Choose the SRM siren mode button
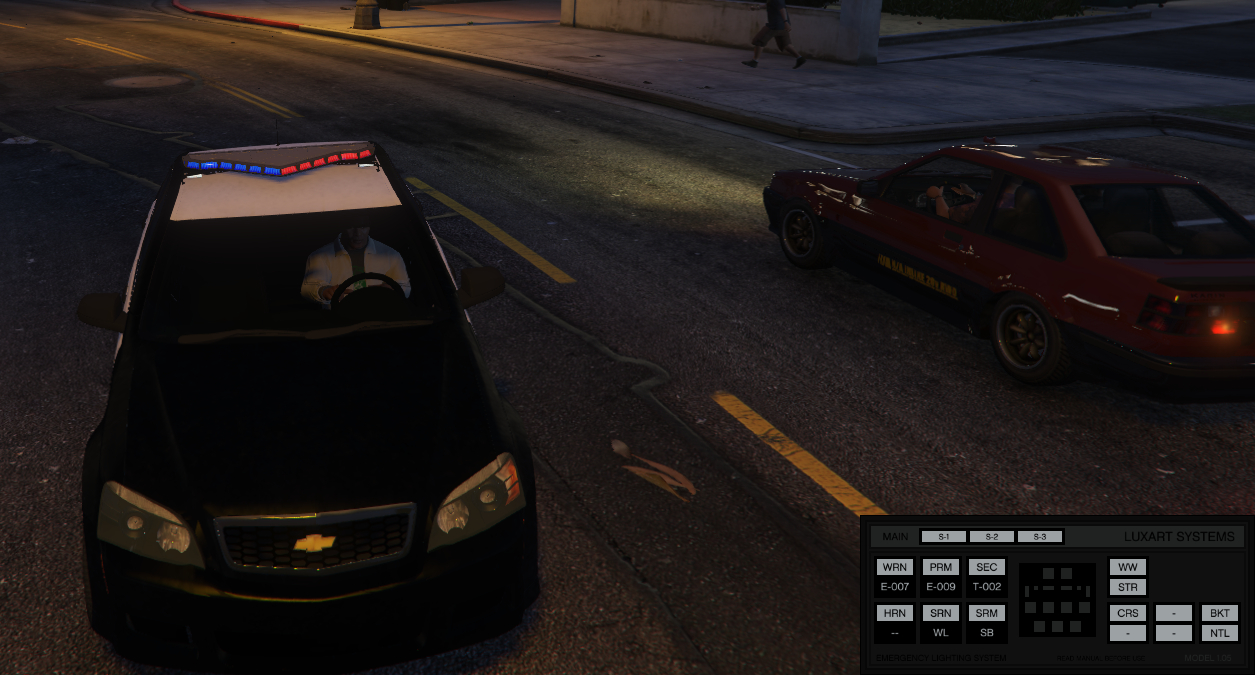 pos(986,613)
